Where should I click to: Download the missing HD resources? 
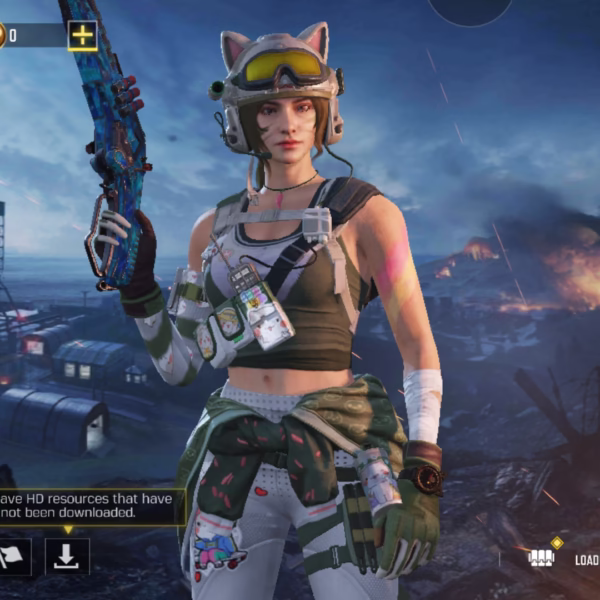(x=67, y=556)
